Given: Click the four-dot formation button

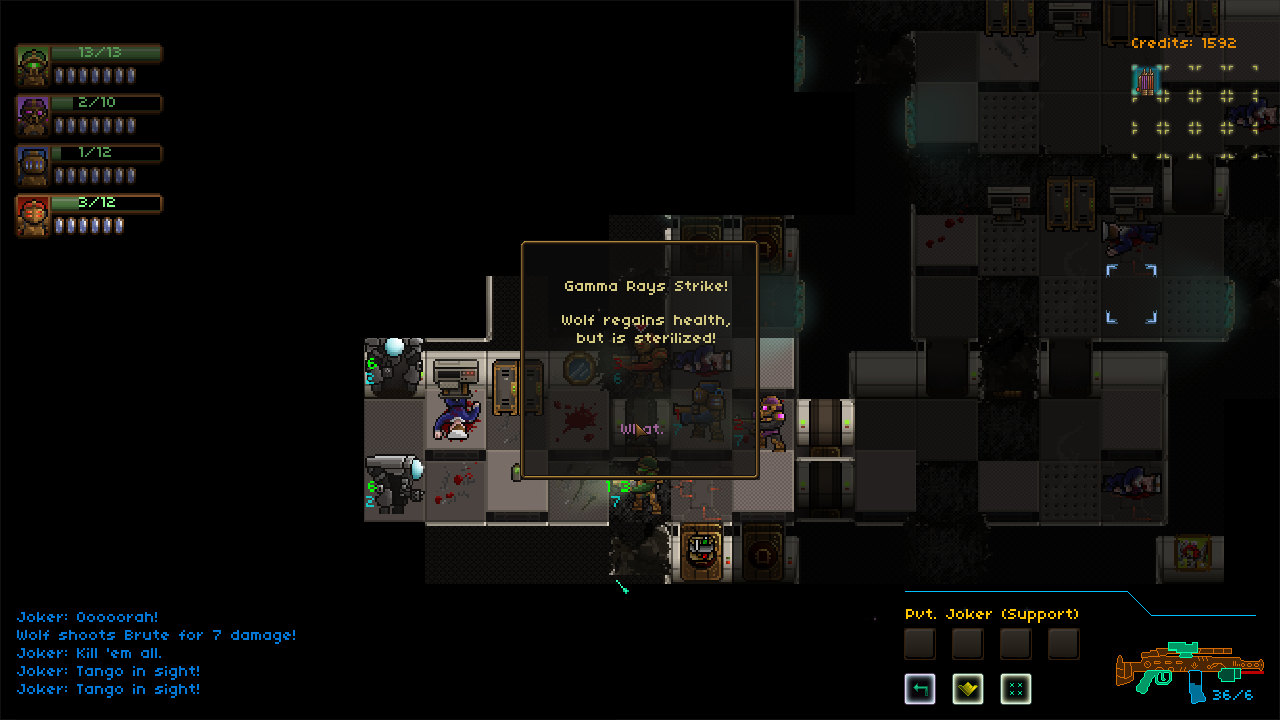Looking at the screenshot, I should 1015,688.
